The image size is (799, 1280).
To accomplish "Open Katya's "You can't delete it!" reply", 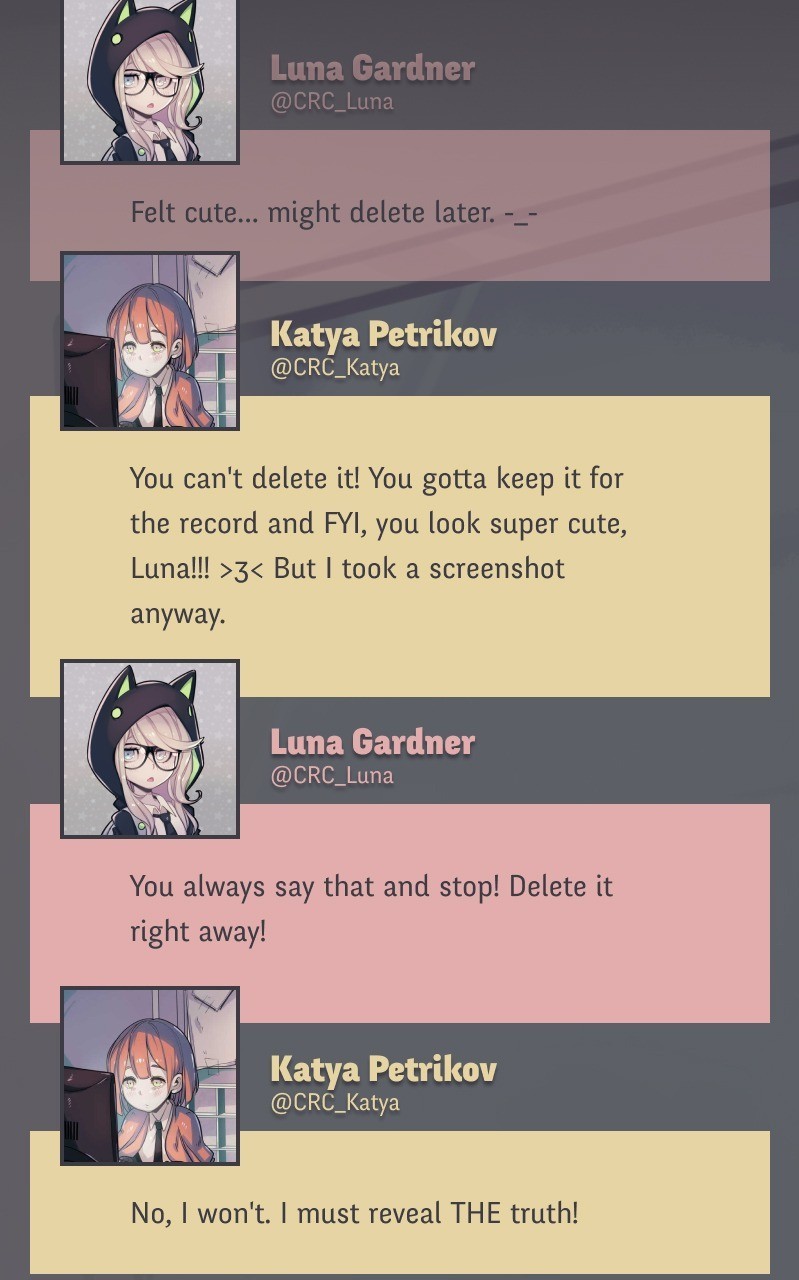I will pyautogui.click(x=378, y=545).
